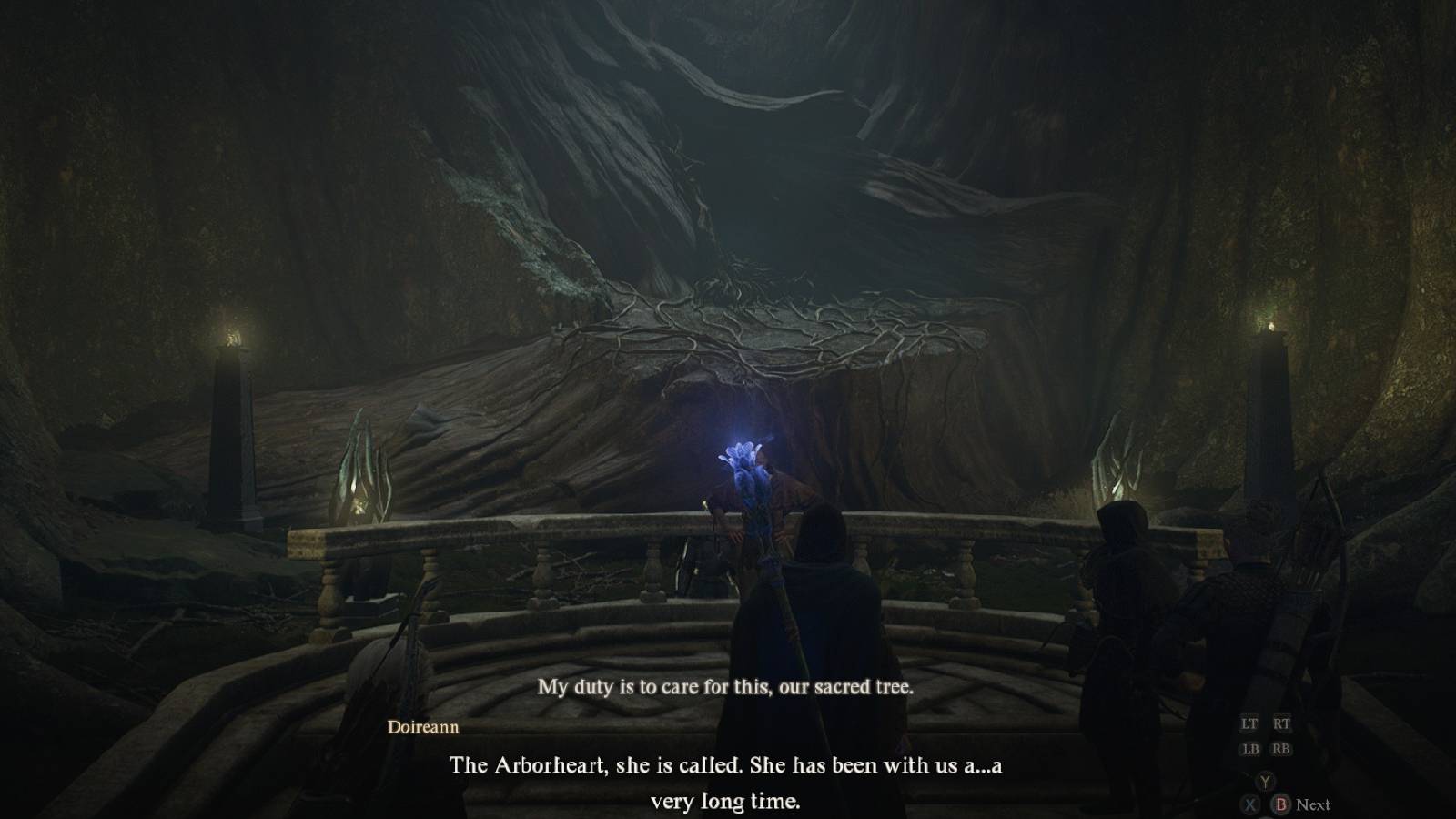Click the LT trigger prompt

pos(1249,723)
